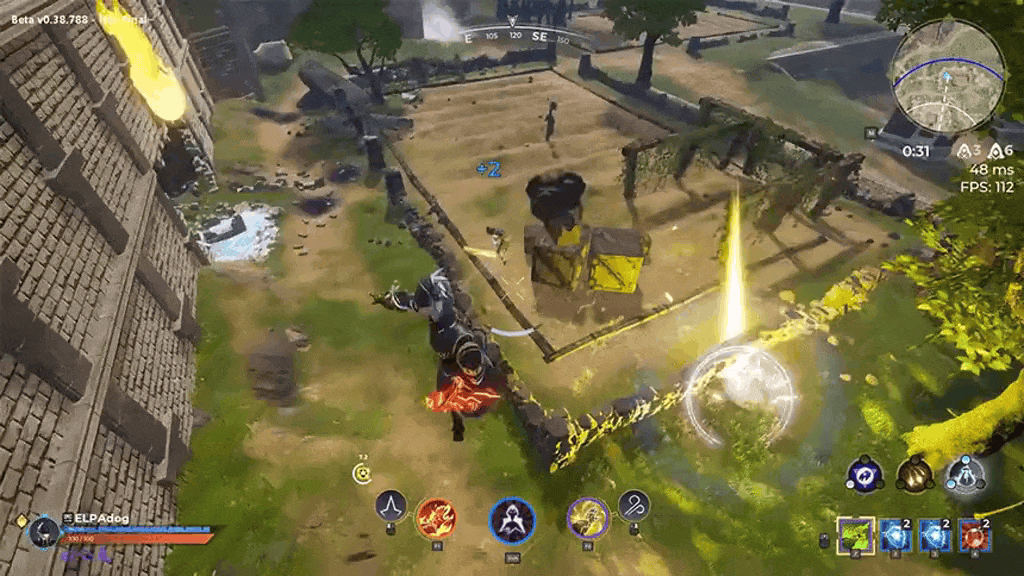Activate the fire gauntlet spell icon

pyautogui.click(x=435, y=518)
